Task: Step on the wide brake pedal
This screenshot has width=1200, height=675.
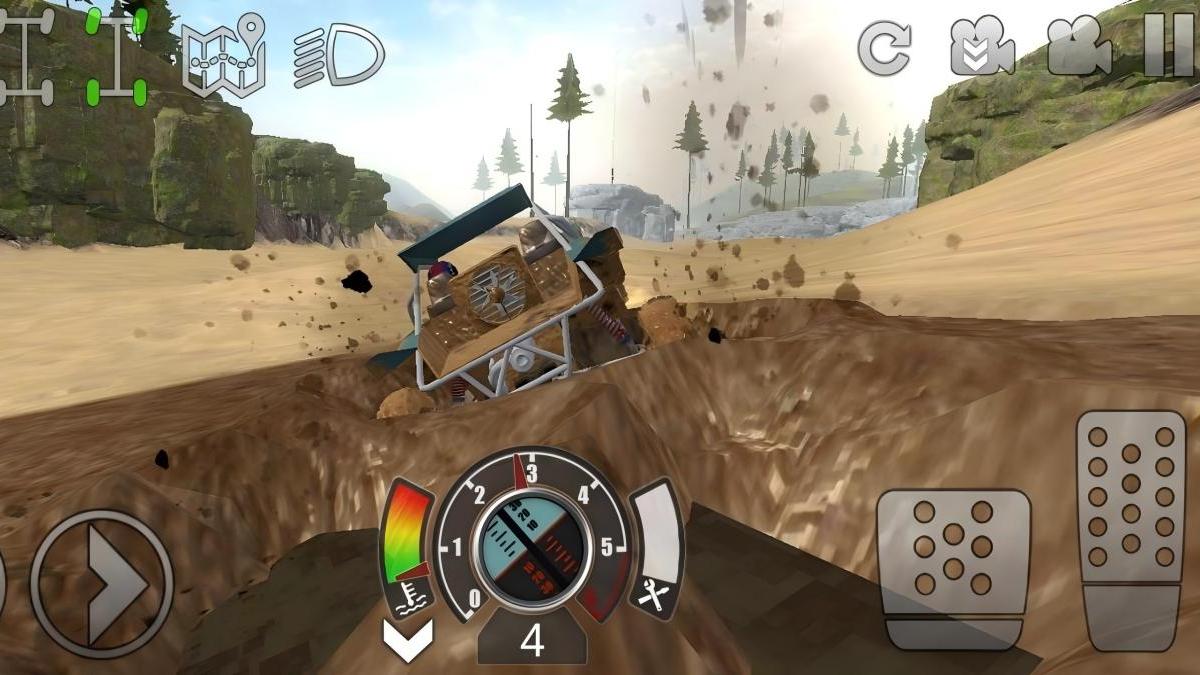Action: (953, 569)
